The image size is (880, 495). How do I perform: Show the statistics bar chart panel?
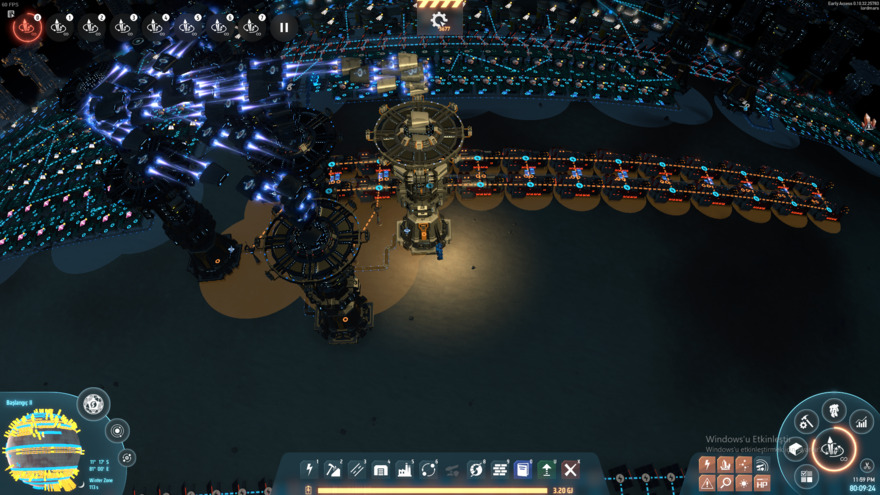(860, 423)
